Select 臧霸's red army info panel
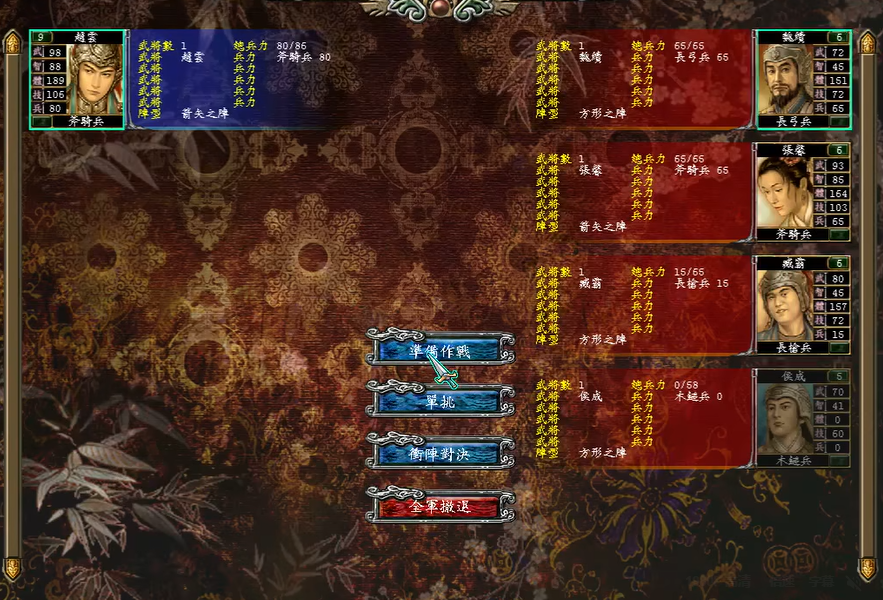Screen dimensions: 883x600 [640, 306]
